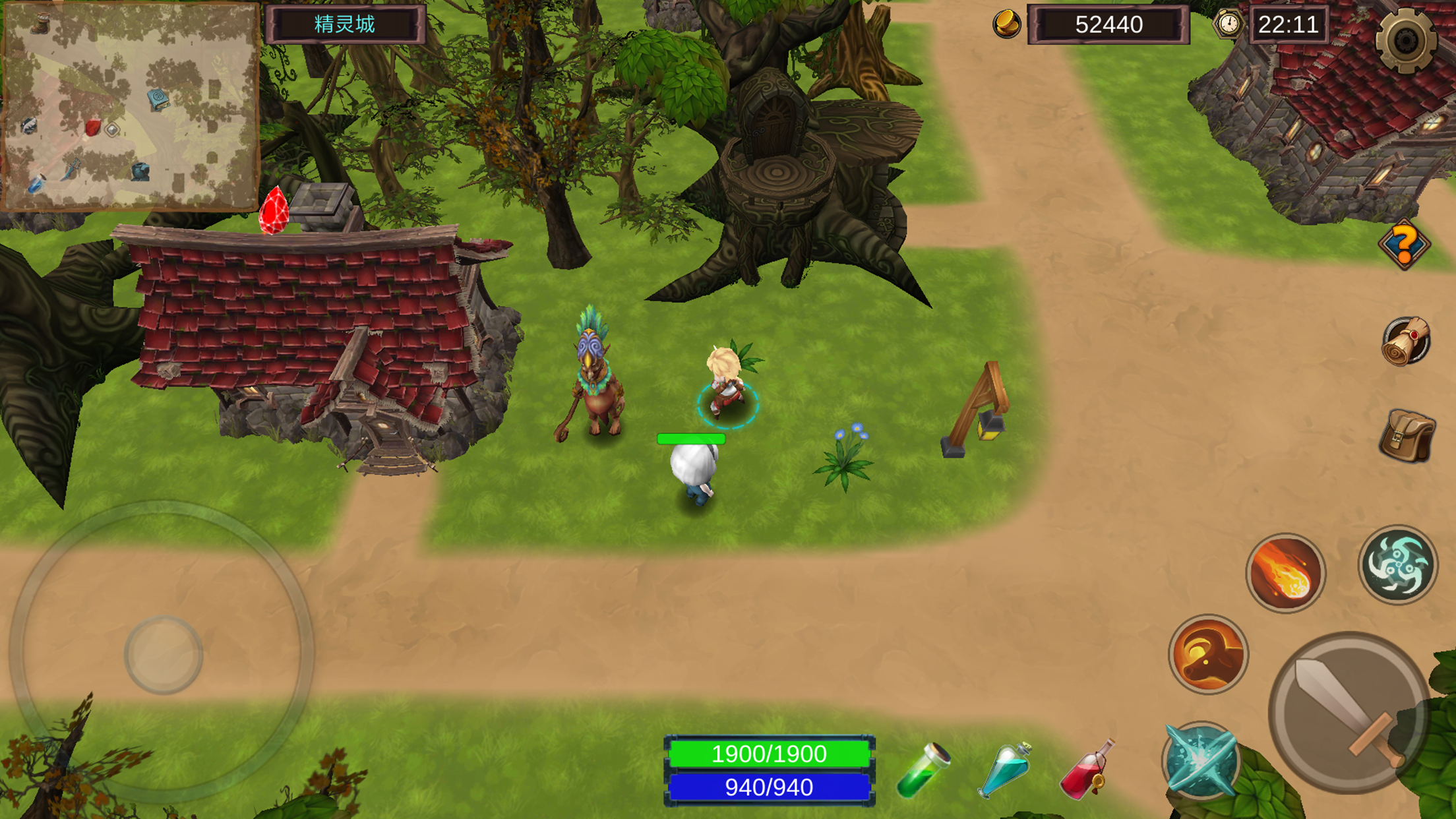Use the light blue mana flask
This screenshot has width=1456, height=819.
click(x=1005, y=769)
